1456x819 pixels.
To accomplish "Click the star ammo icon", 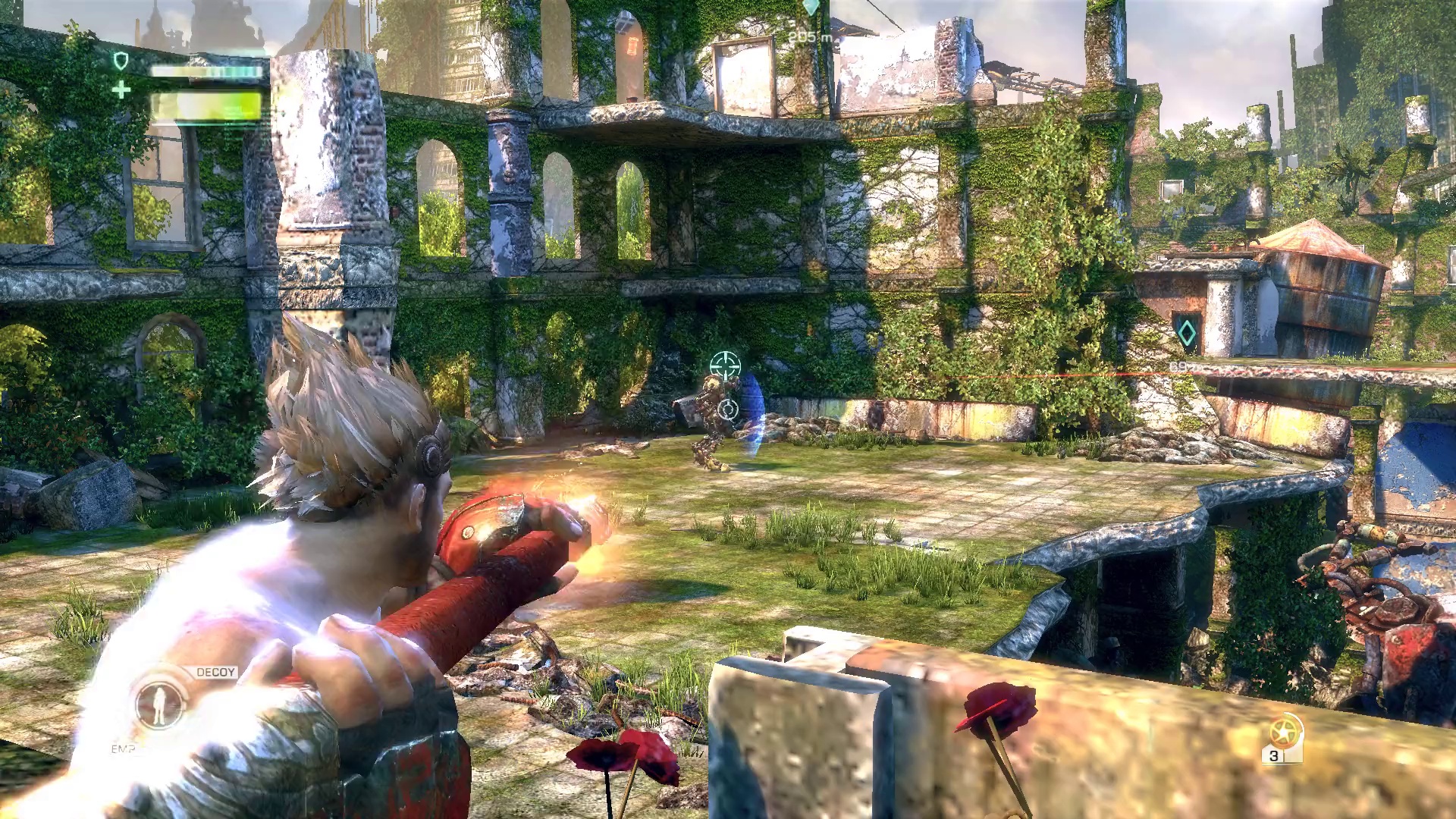I will (x=1283, y=732).
